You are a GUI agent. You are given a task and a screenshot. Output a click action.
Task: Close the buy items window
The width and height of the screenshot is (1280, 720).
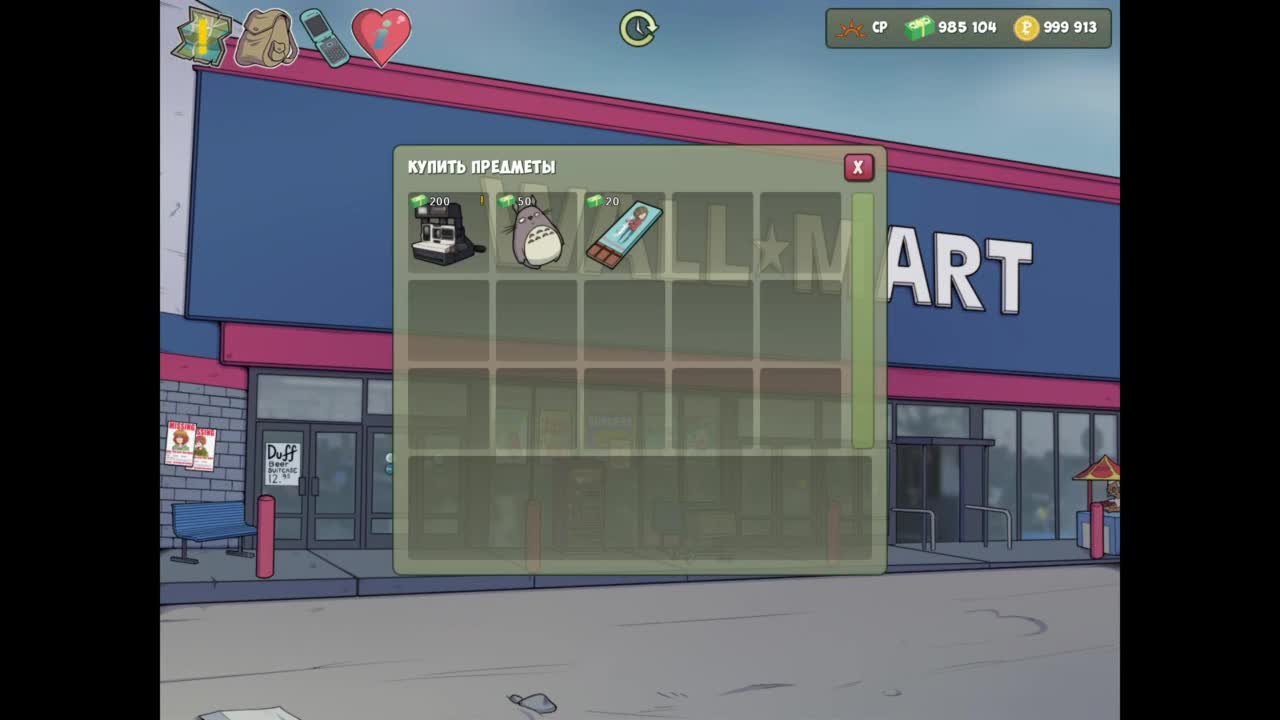pos(857,168)
